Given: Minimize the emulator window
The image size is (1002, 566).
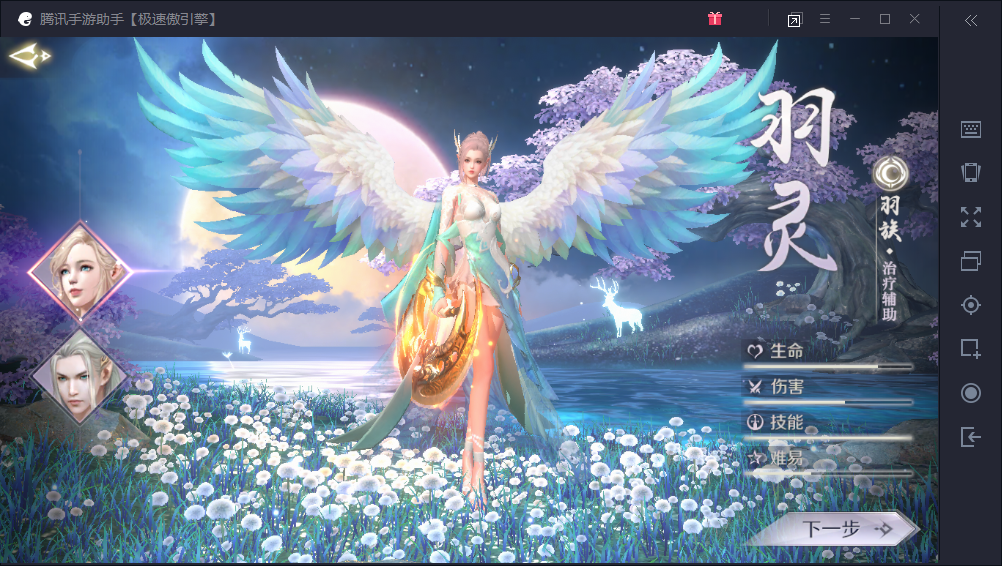Looking at the screenshot, I should click(x=855, y=19).
